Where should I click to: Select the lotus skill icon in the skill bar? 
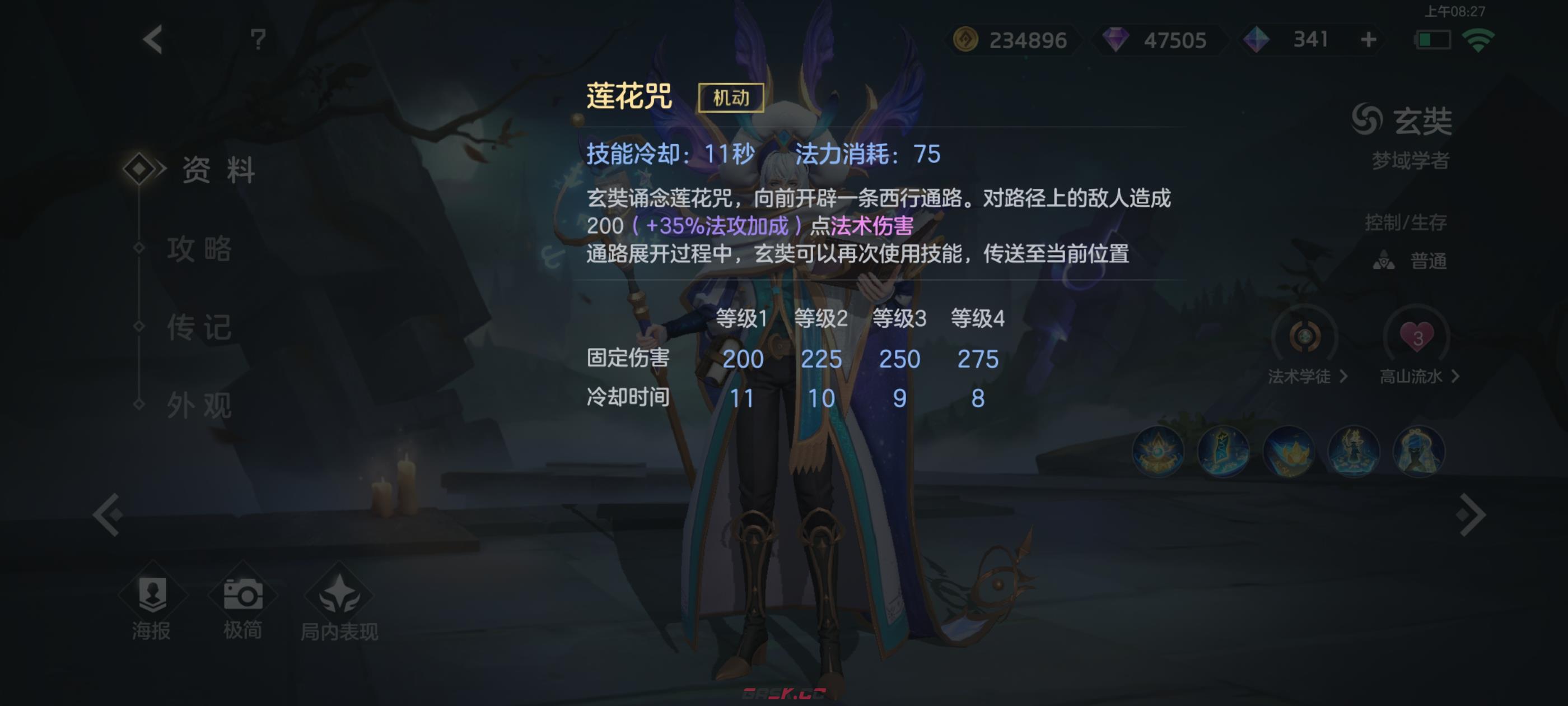[x=1290, y=450]
